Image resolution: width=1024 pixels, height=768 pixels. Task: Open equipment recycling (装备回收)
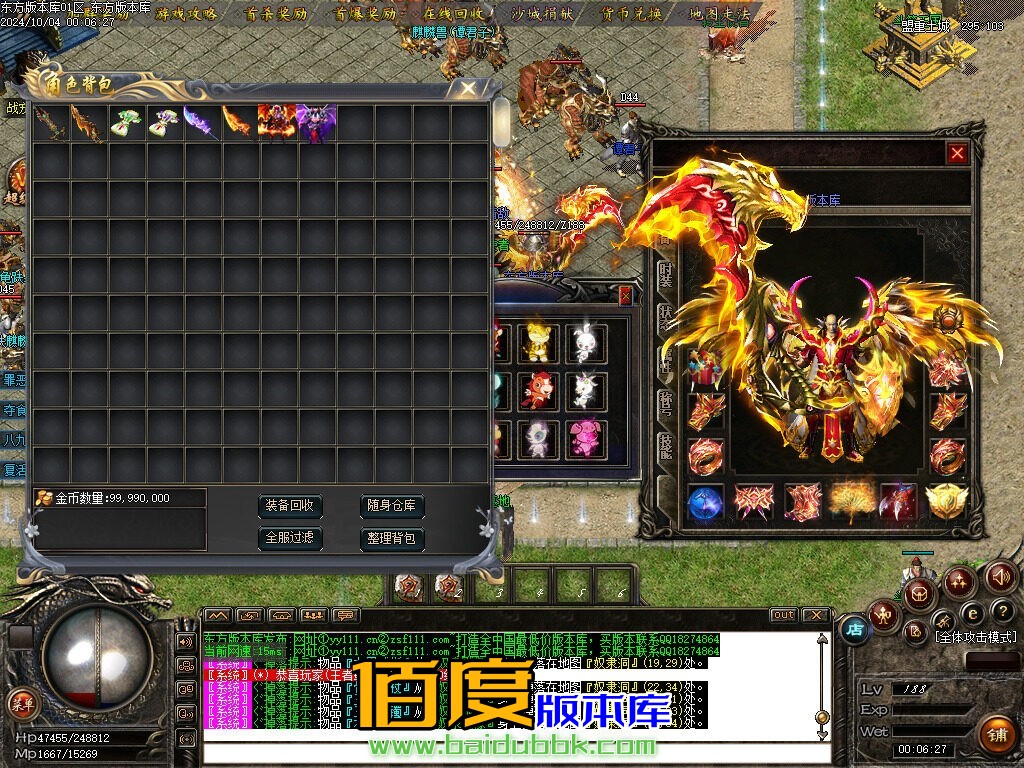coord(290,506)
